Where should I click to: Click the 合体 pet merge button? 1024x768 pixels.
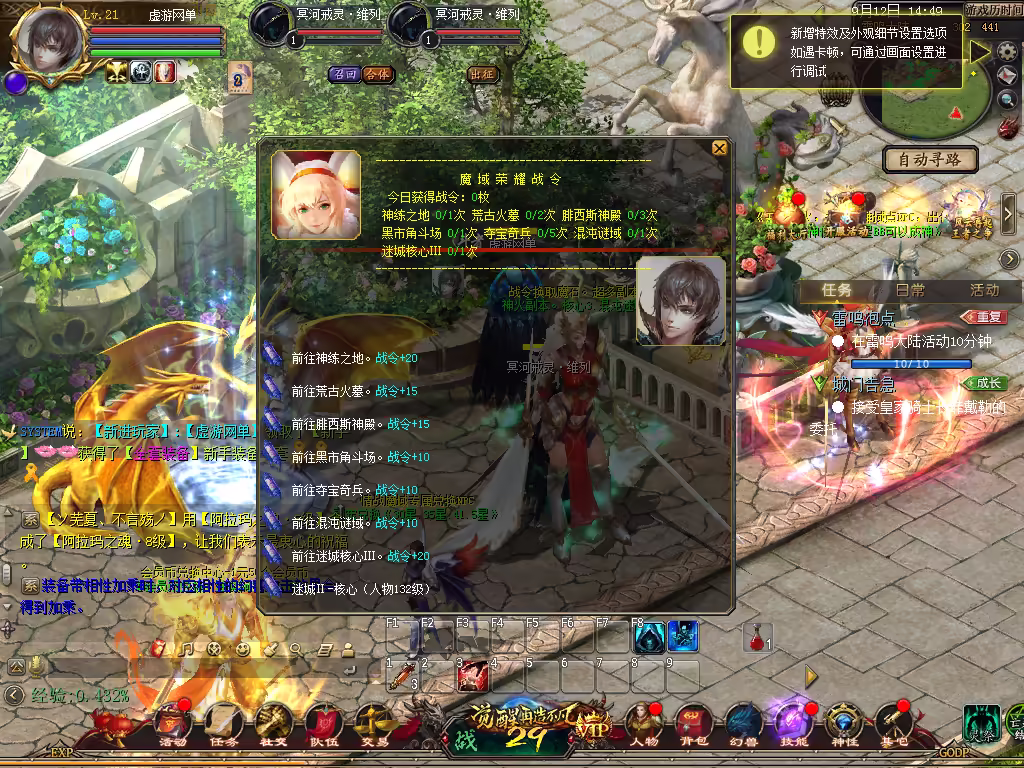click(x=377, y=74)
